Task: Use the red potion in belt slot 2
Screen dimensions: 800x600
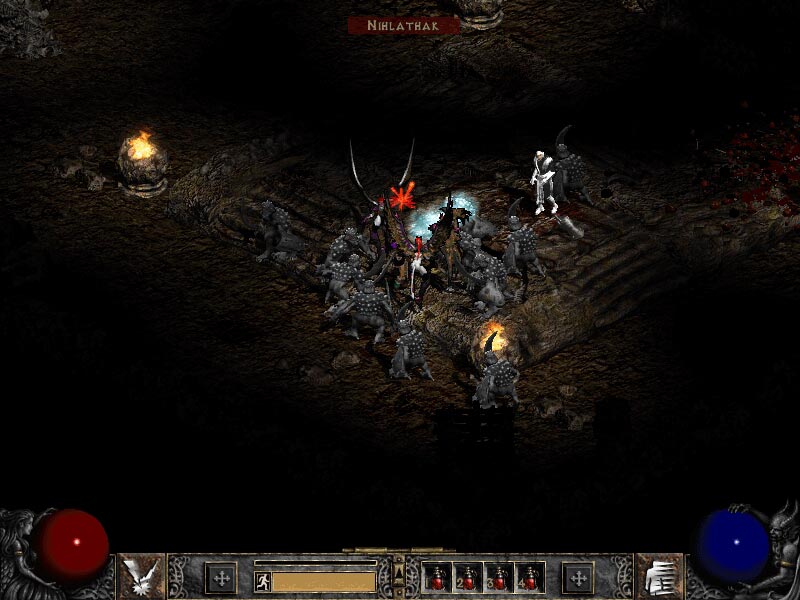Action: click(468, 577)
